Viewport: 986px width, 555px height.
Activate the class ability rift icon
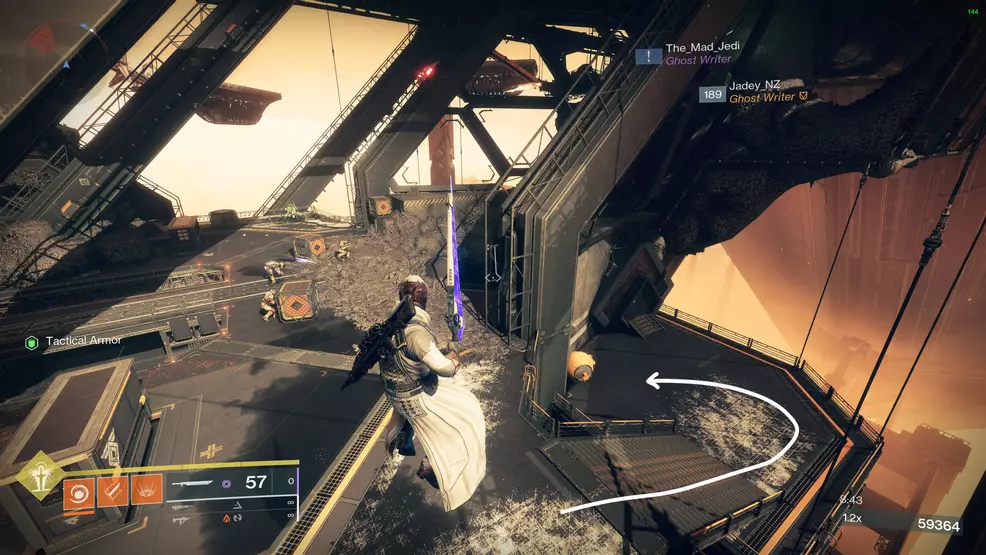coord(147,491)
